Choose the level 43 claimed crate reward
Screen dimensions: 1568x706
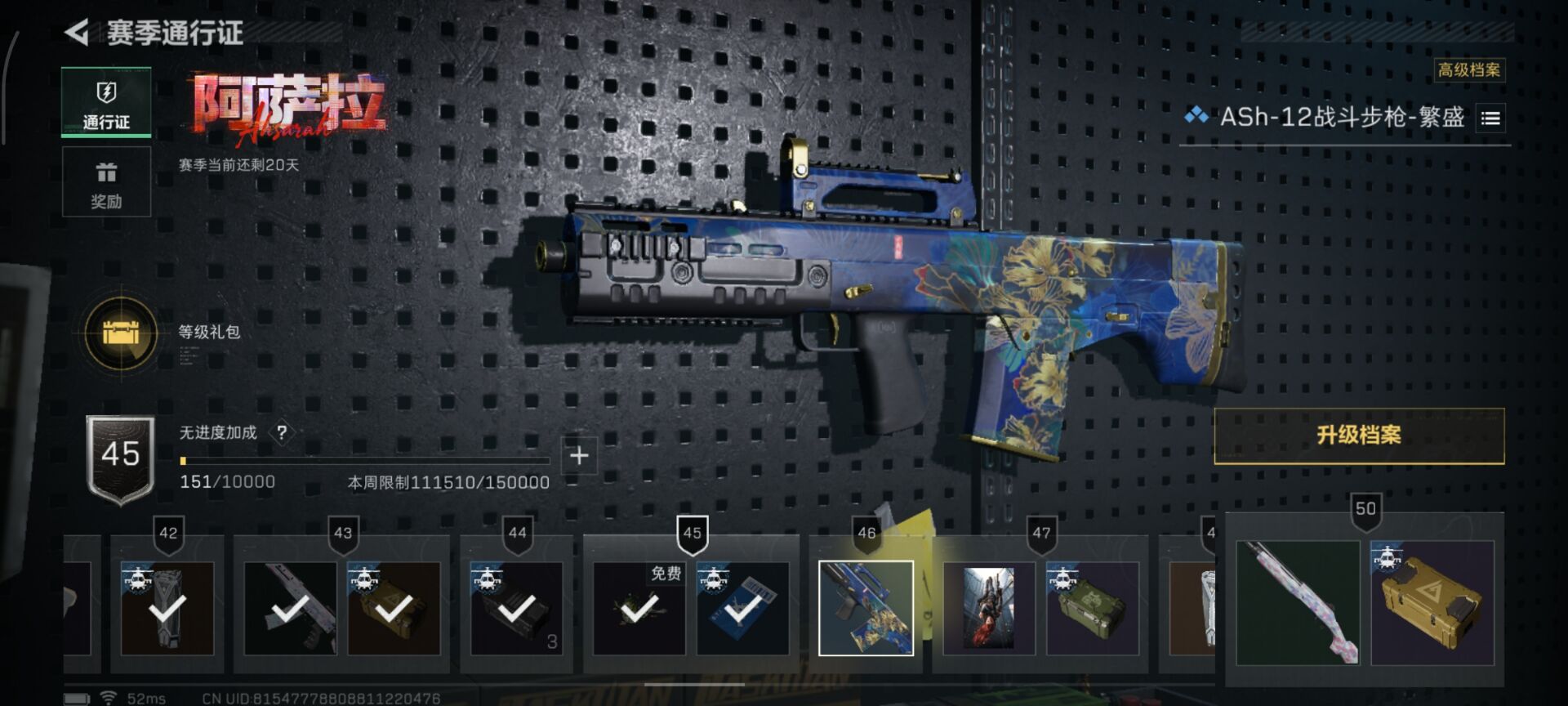394,608
